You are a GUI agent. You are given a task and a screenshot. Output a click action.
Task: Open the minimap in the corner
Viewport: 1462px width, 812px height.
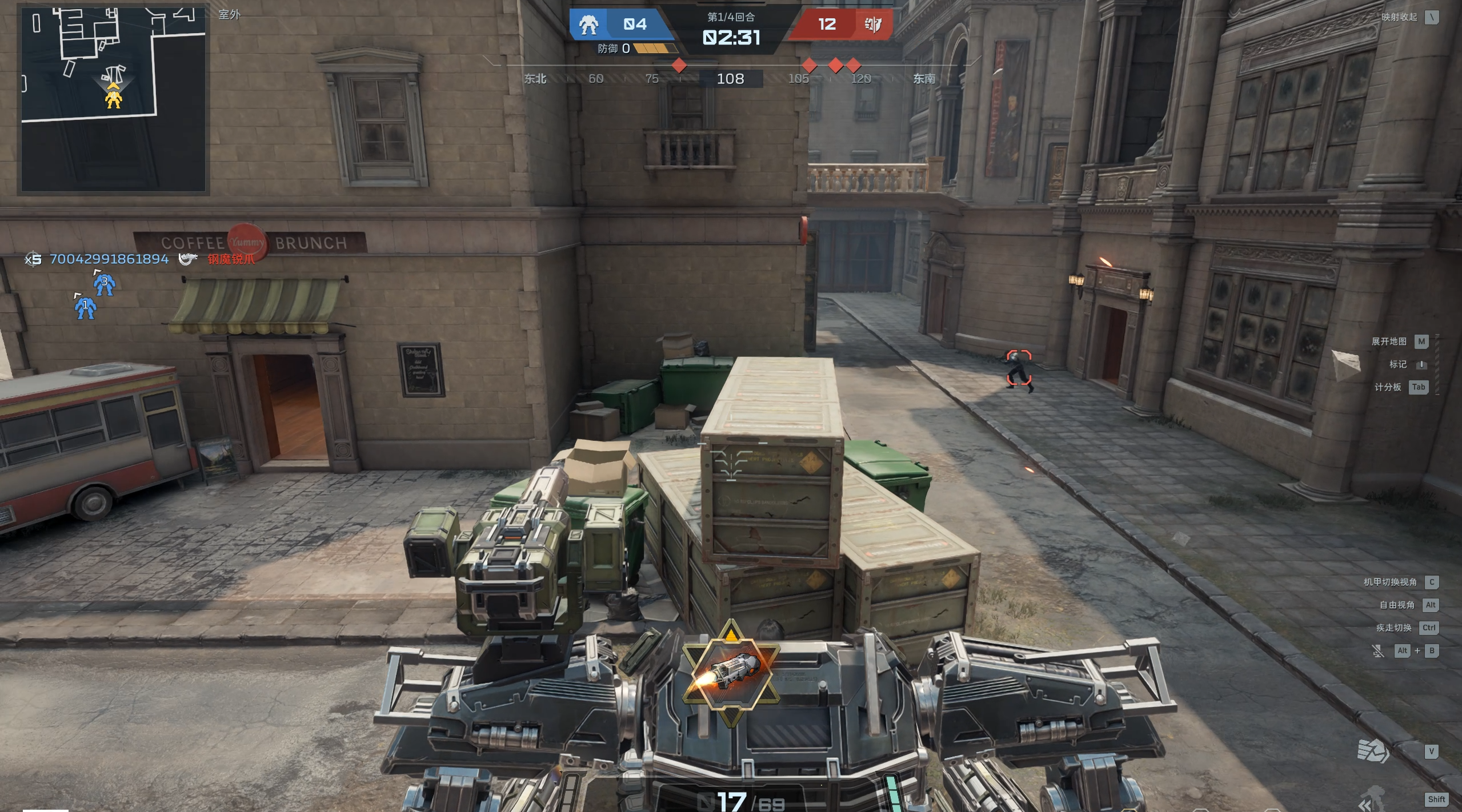tap(113, 99)
